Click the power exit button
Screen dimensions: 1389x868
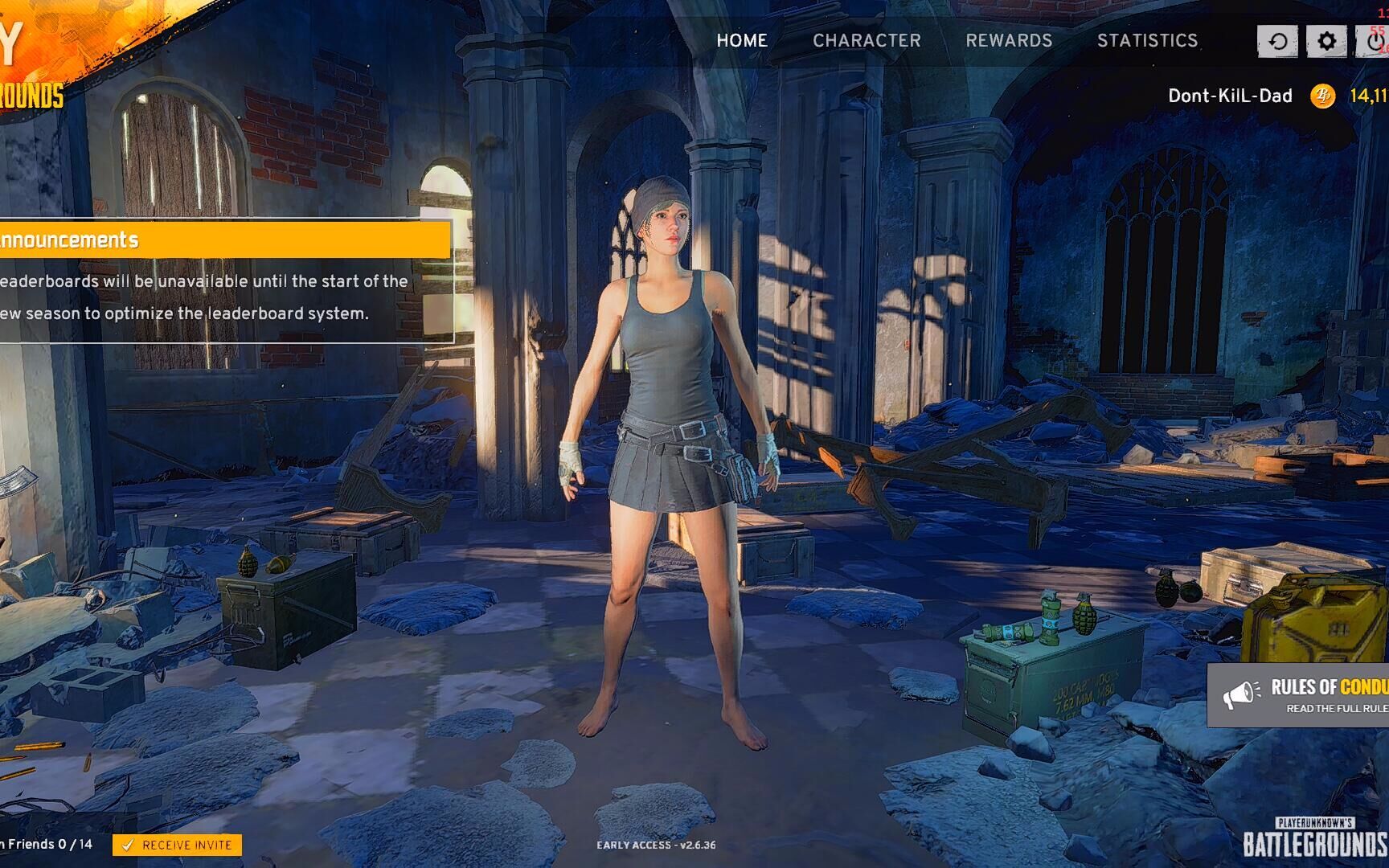pos(1375,41)
